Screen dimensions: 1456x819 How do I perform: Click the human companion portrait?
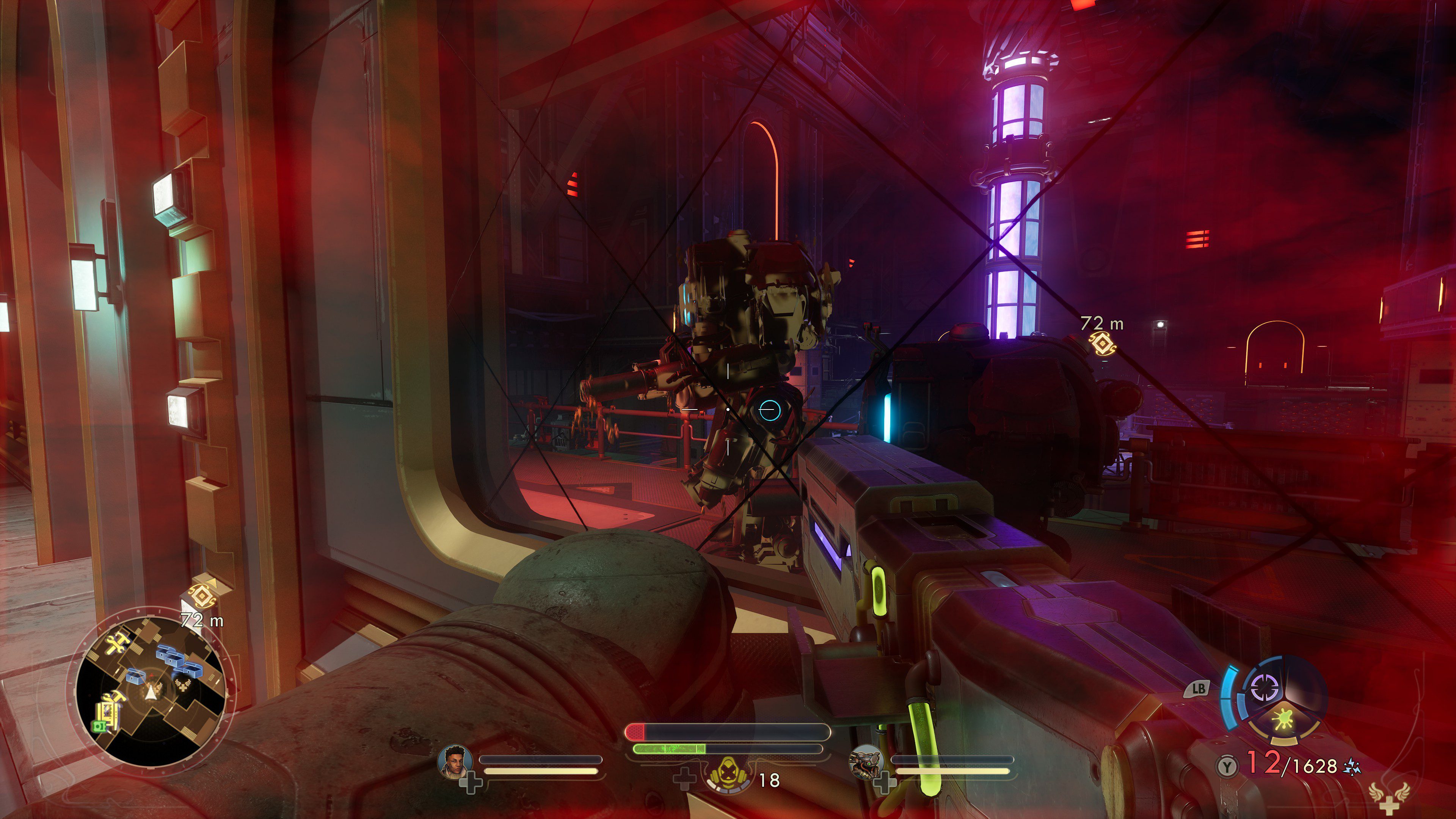click(x=455, y=761)
